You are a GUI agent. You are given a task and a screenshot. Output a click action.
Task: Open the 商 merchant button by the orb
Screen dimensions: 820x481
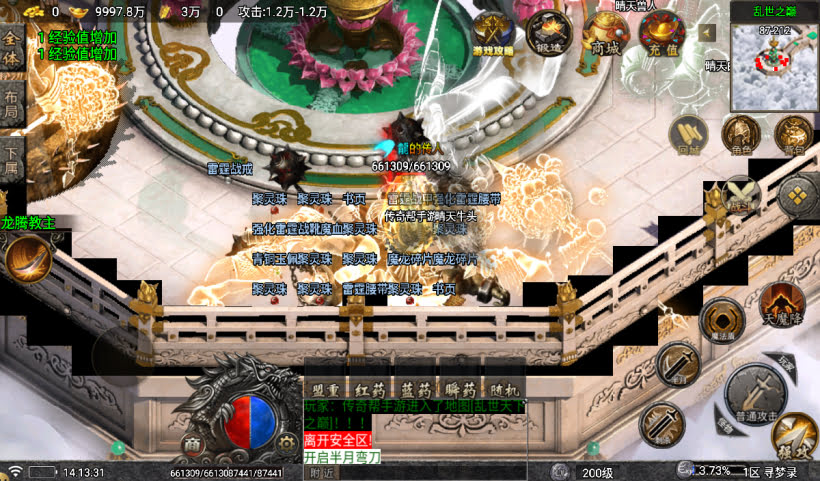tap(192, 441)
